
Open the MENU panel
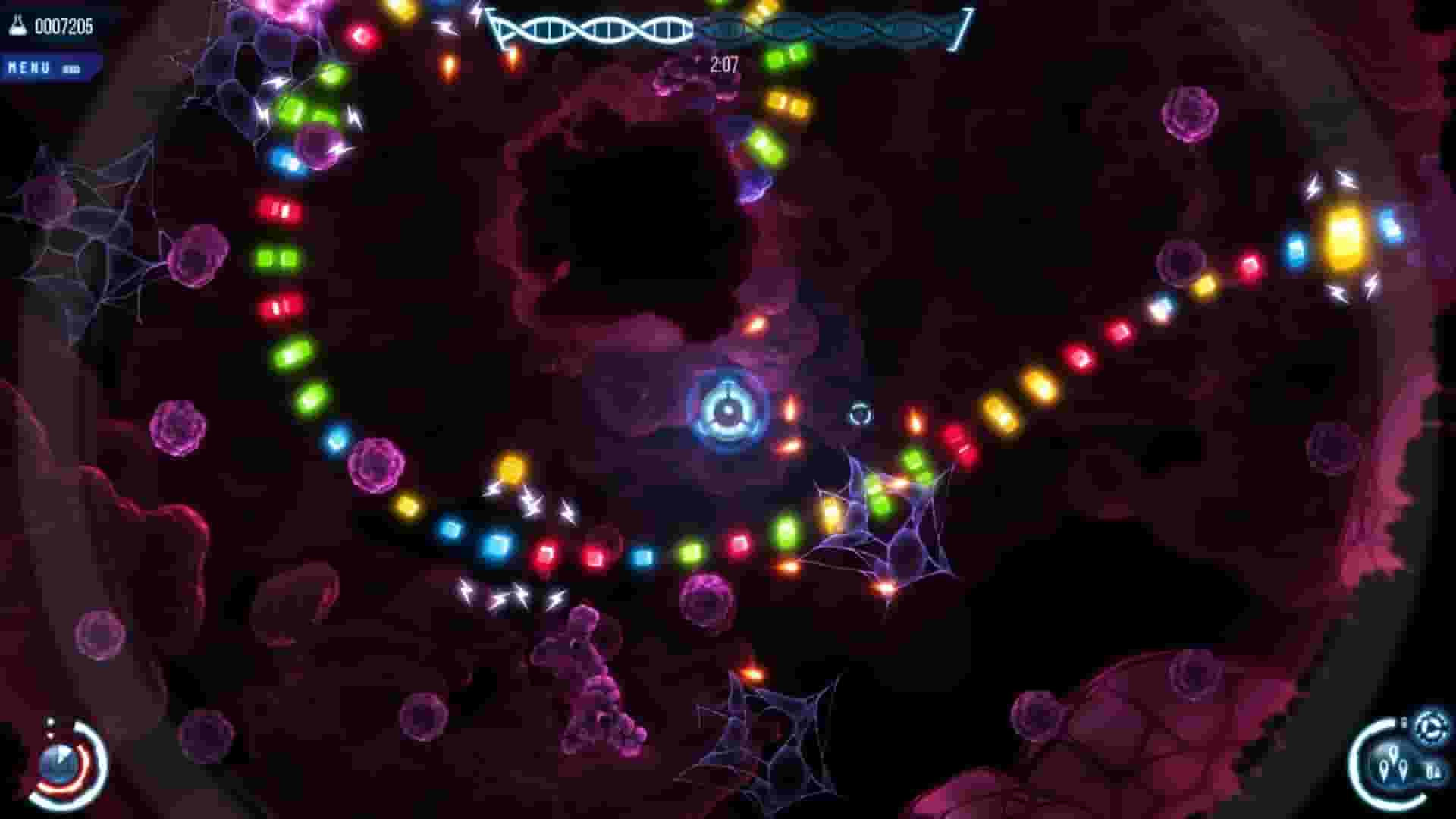coord(30,66)
